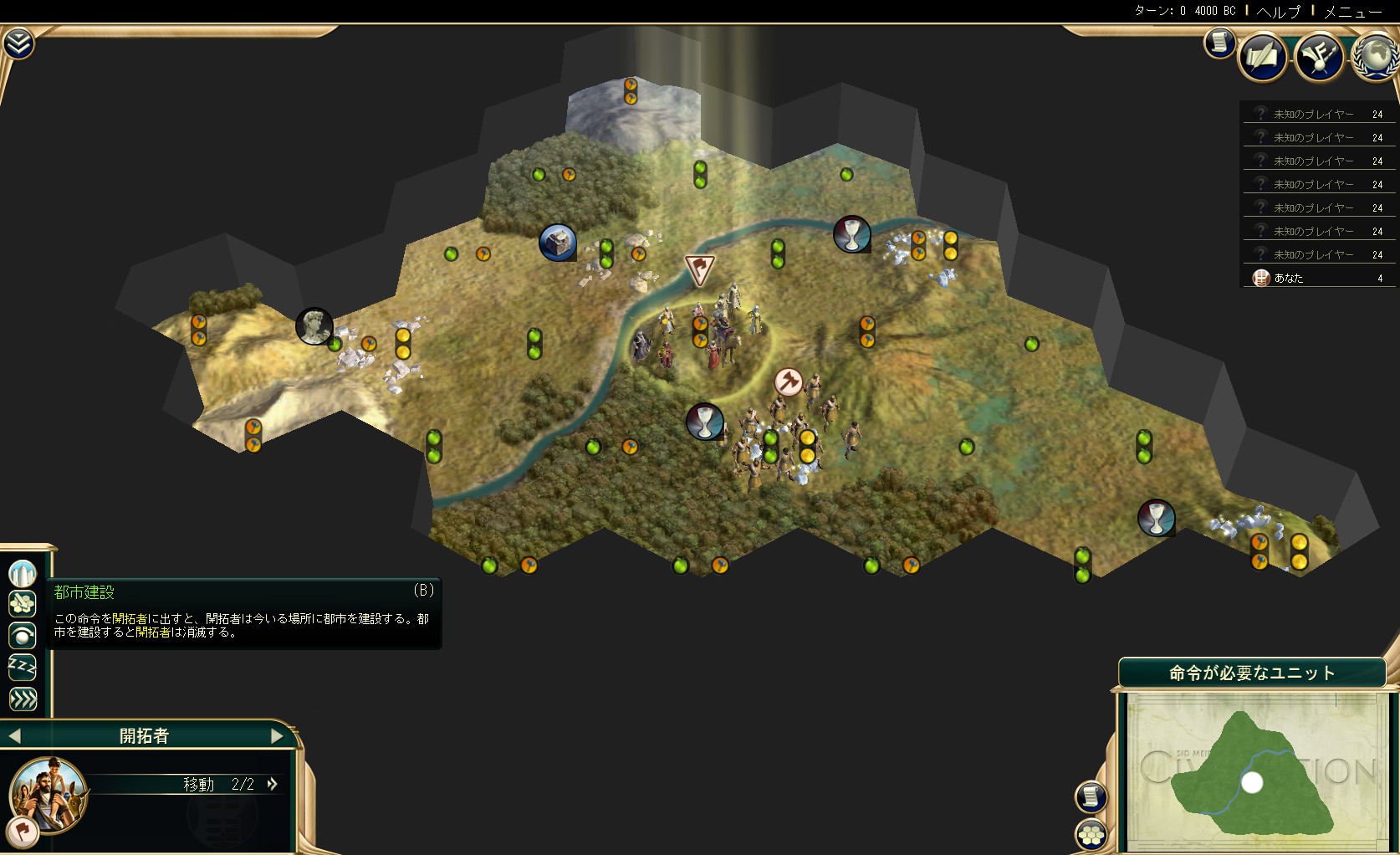Click the red flag badge on the unit portrait

point(21,830)
